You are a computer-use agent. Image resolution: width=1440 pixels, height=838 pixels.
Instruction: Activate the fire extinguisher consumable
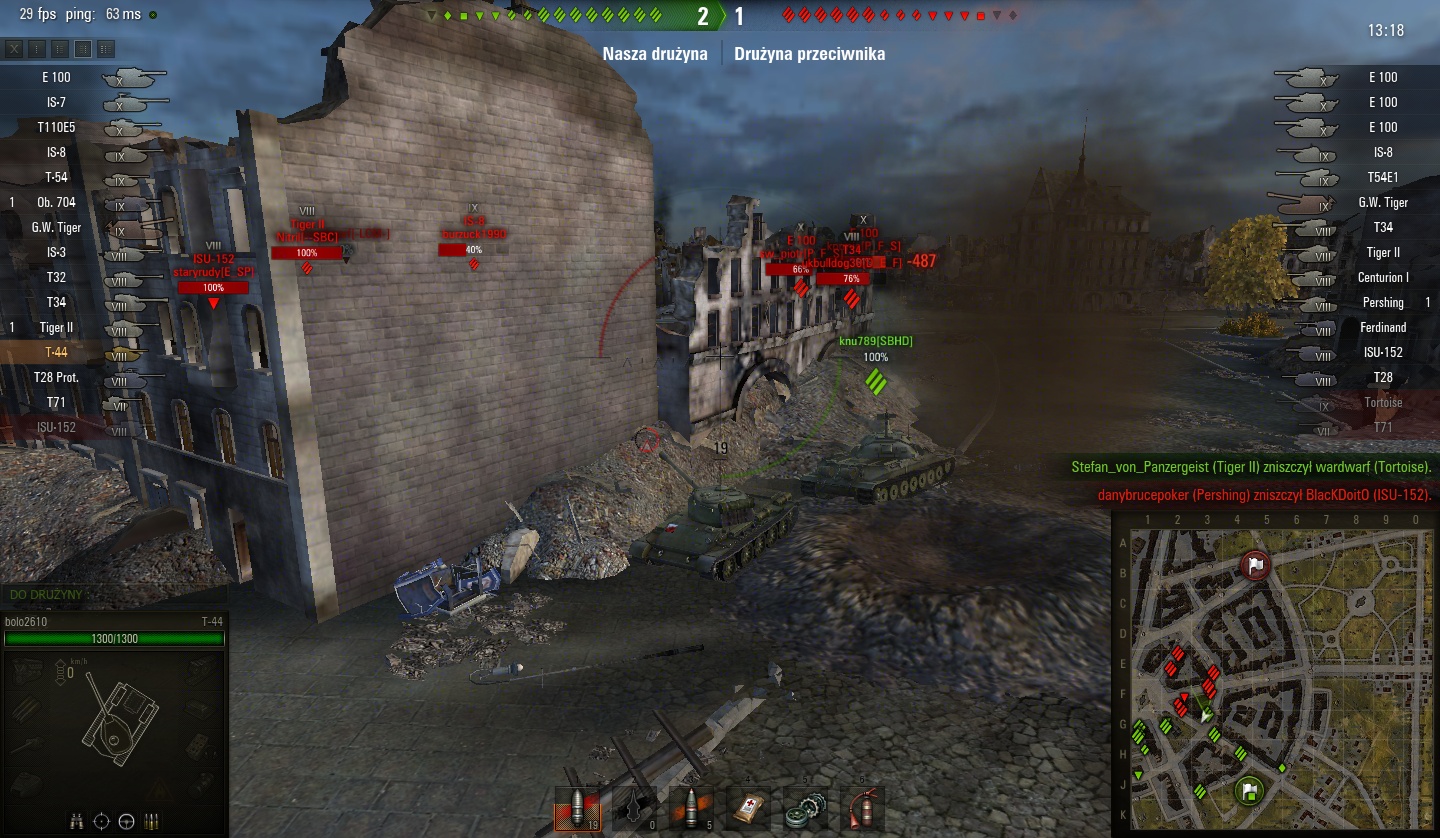[x=860, y=808]
